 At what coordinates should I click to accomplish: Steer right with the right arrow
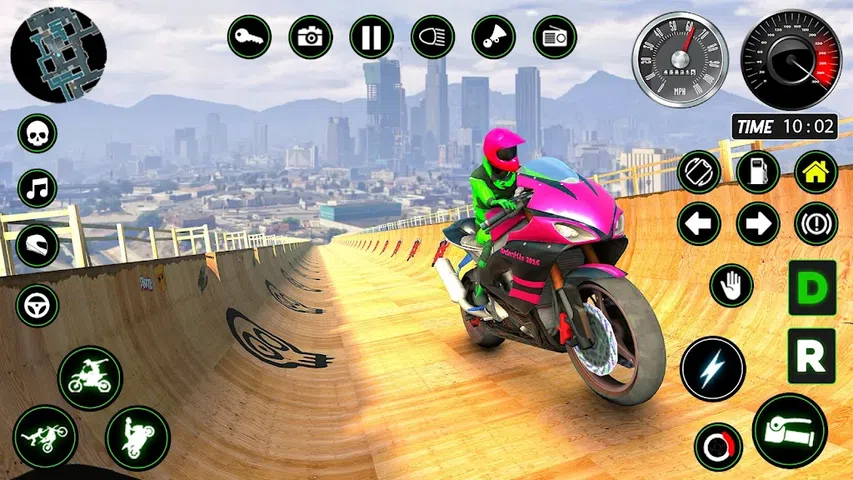[757, 223]
